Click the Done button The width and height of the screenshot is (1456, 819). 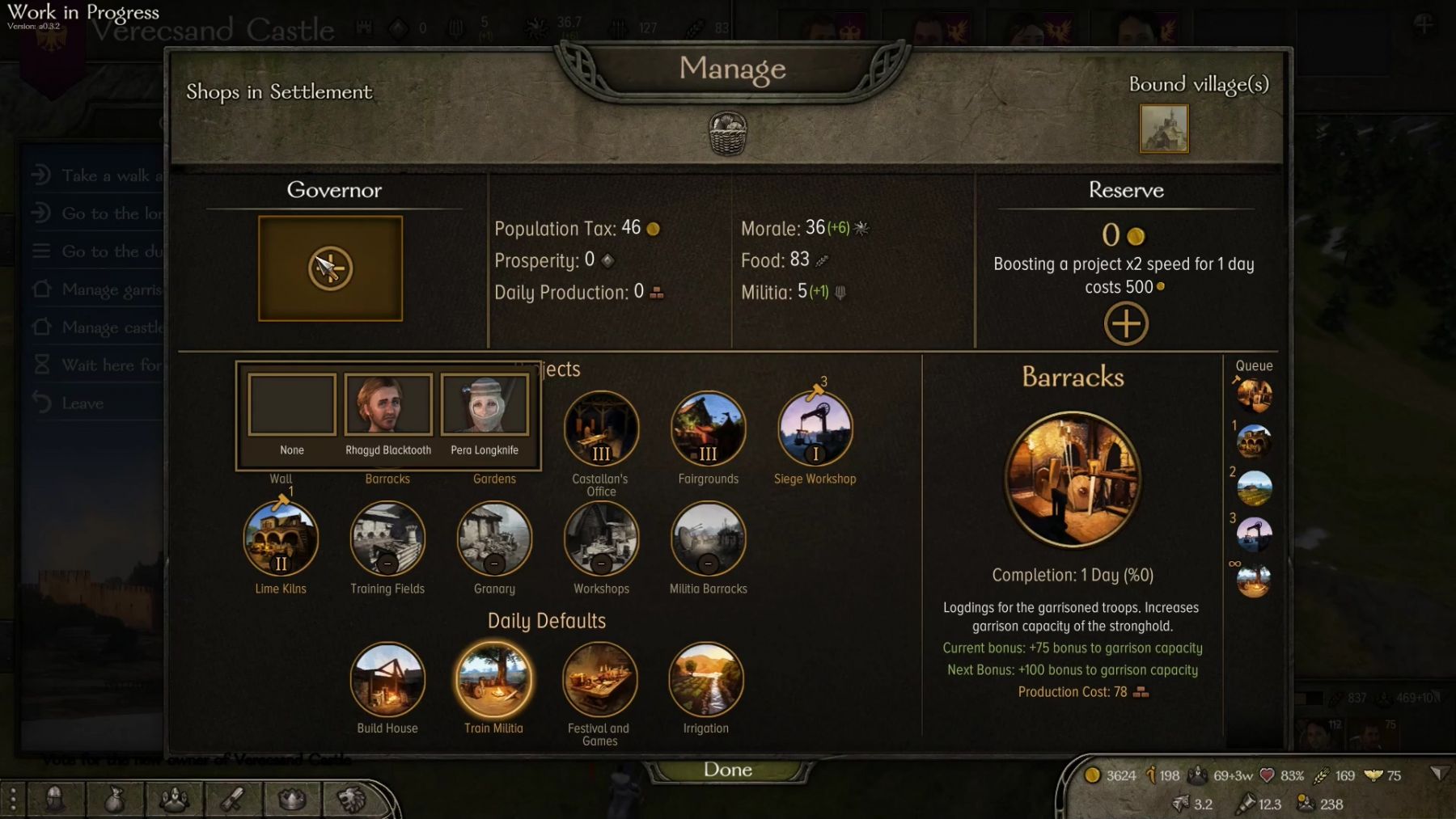[x=727, y=770]
